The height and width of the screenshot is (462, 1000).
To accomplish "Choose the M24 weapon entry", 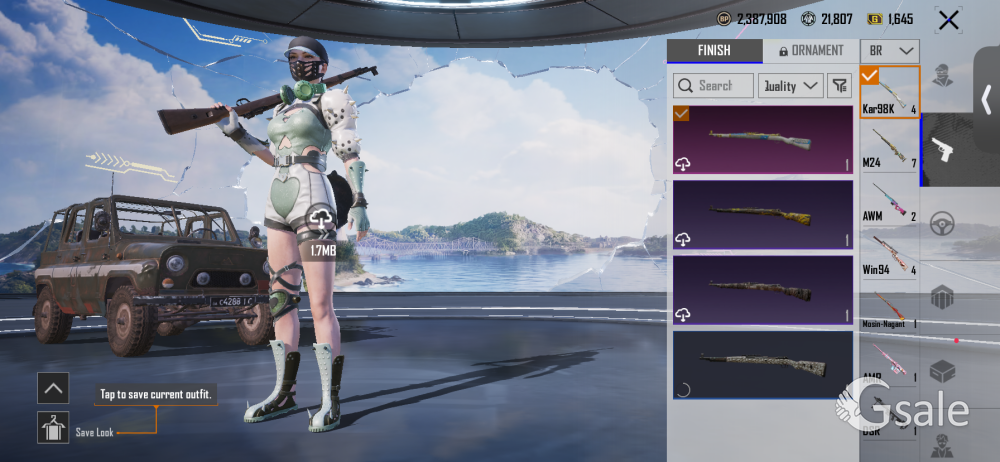I will coord(890,150).
